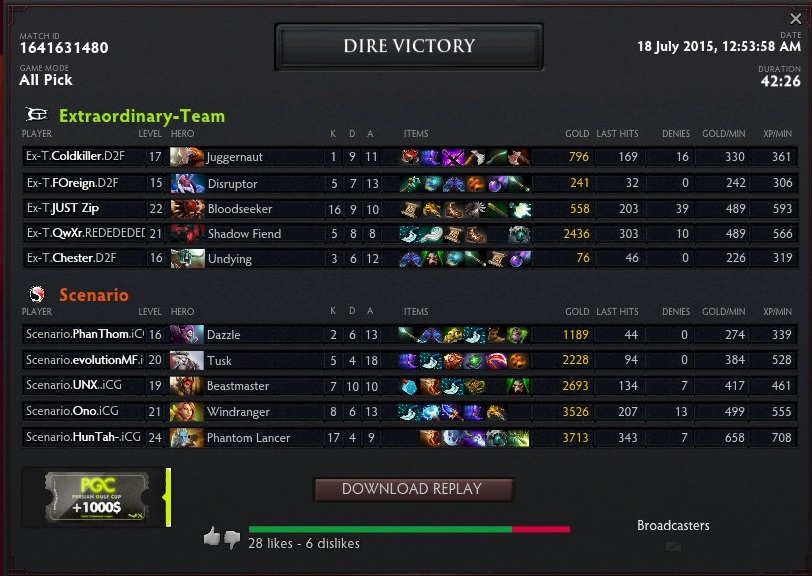Pick the Undying player row

tap(408, 258)
